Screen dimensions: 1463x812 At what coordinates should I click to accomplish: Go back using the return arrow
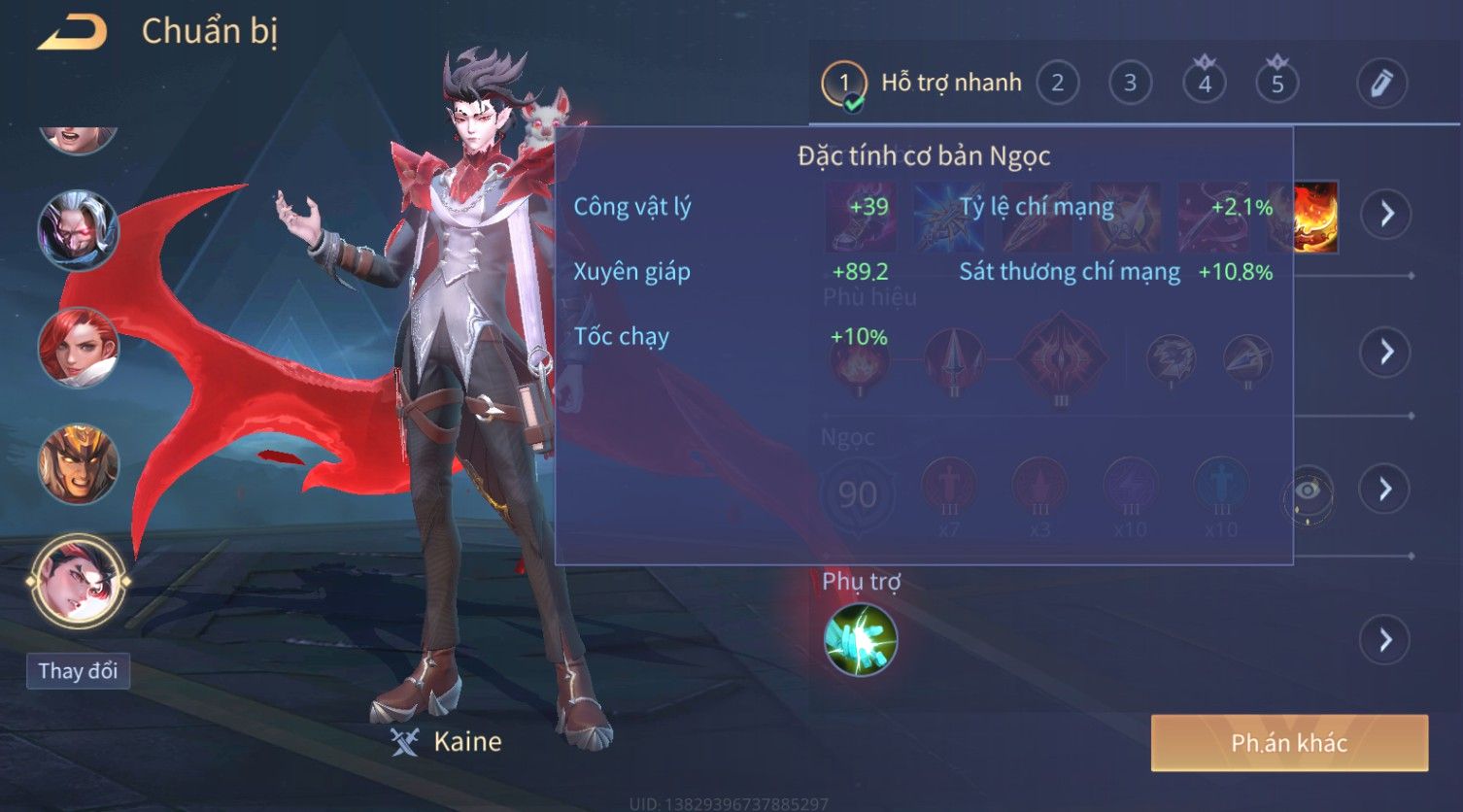point(72,33)
